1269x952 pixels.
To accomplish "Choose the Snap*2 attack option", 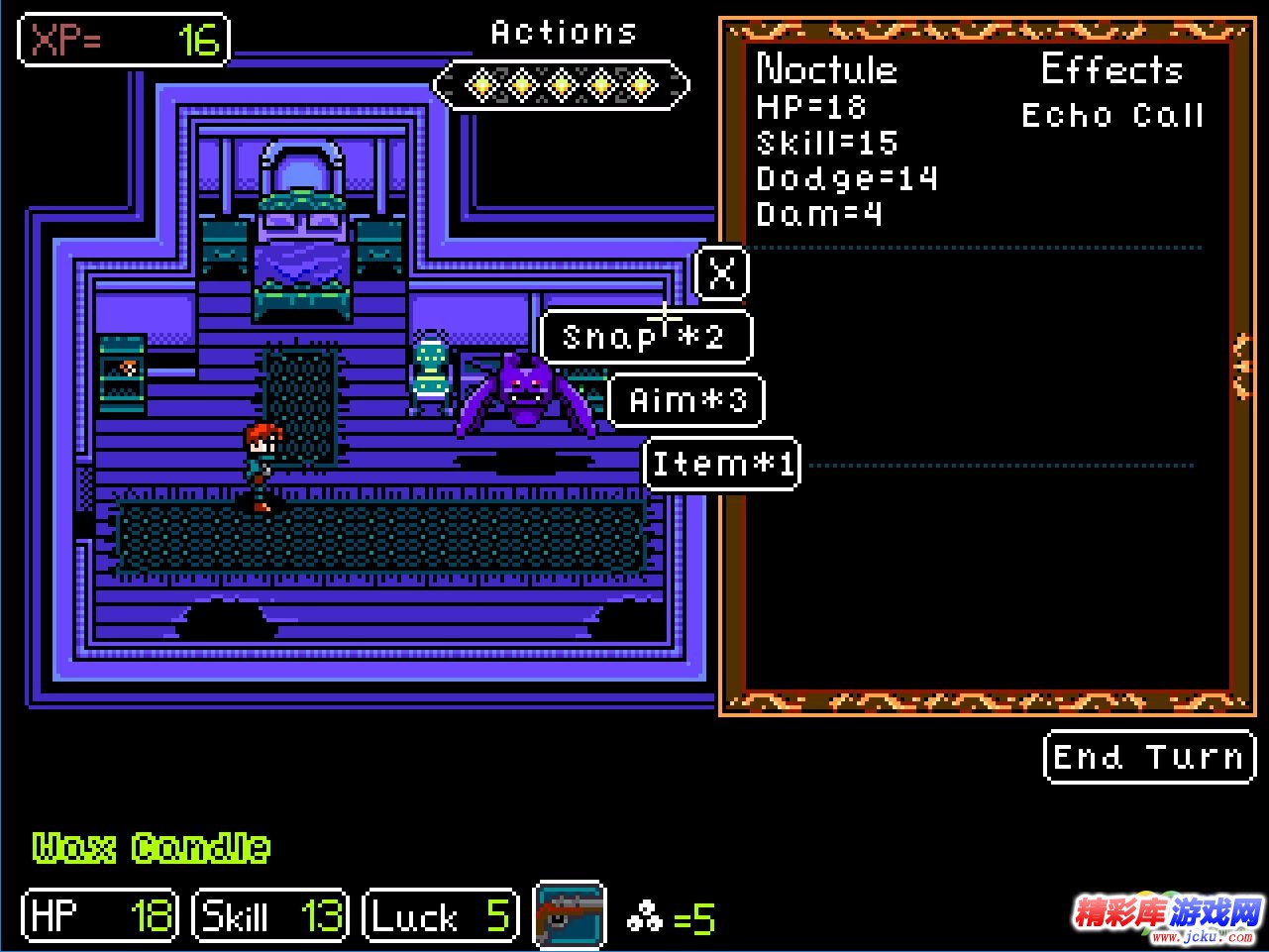I will point(645,337).
